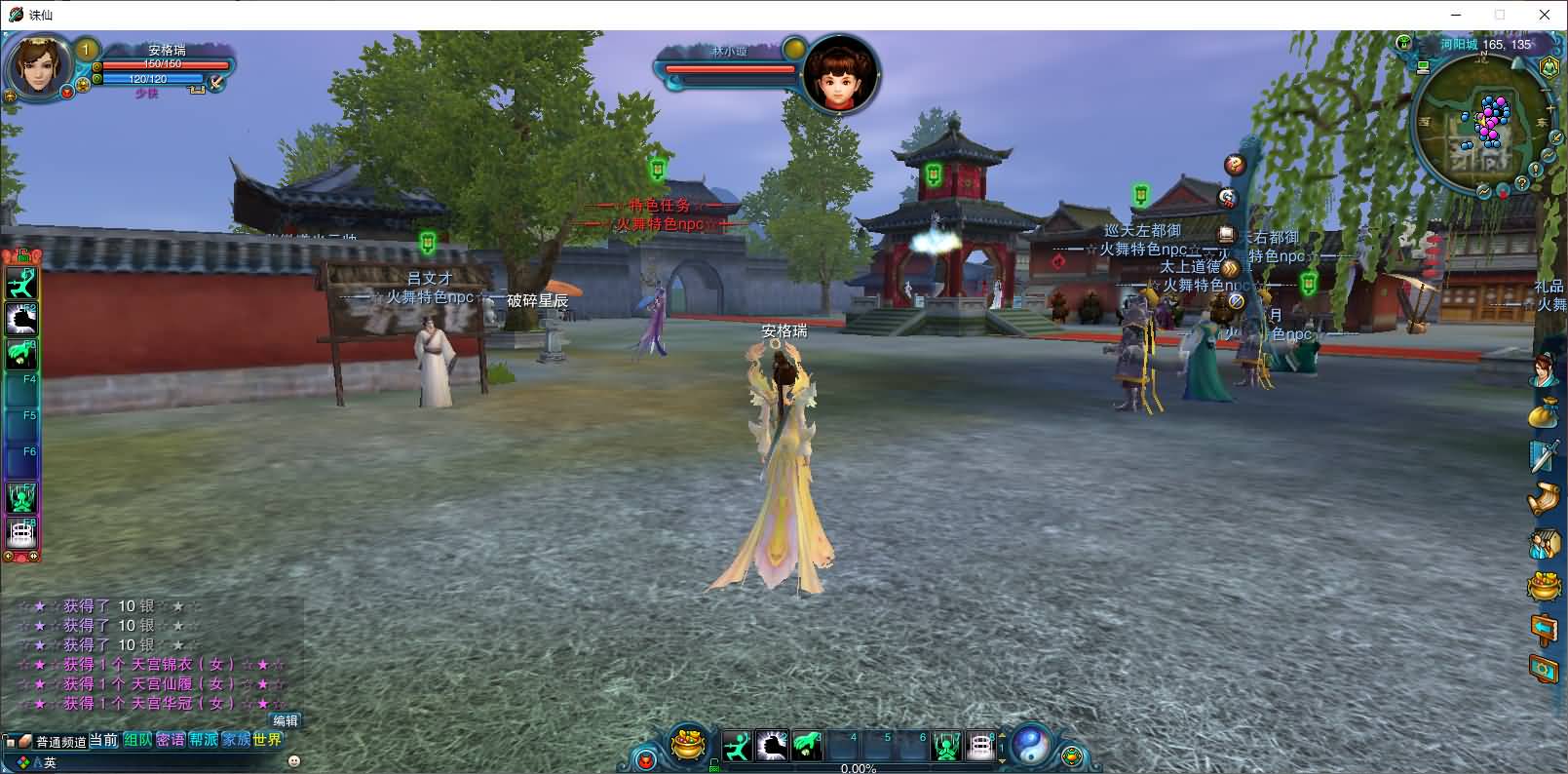Activate the meditation skill in bottom hotbar slot 7

click(946, 746)
